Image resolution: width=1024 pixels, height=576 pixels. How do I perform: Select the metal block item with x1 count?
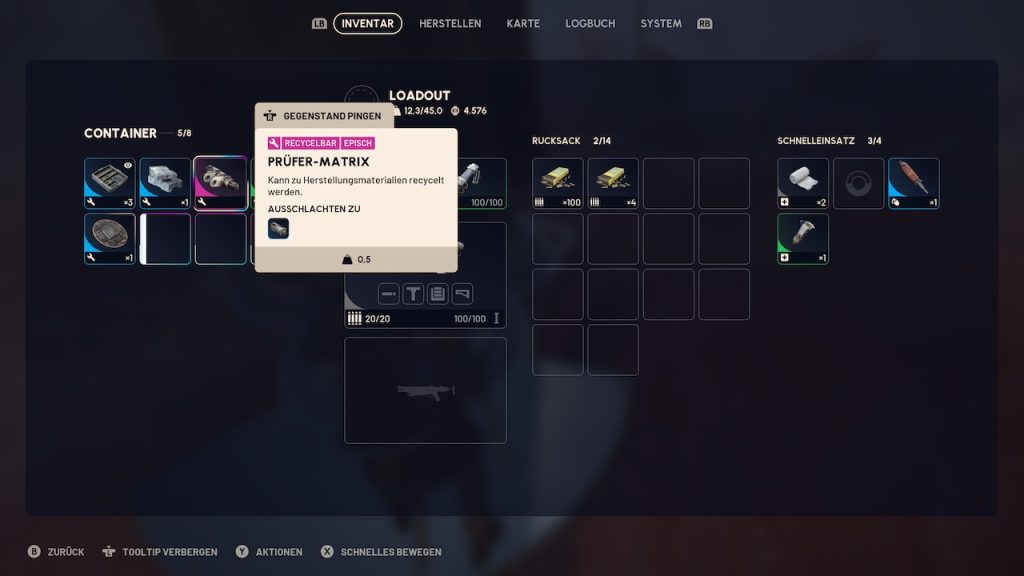pyautogui.click(x=165, y=183)
